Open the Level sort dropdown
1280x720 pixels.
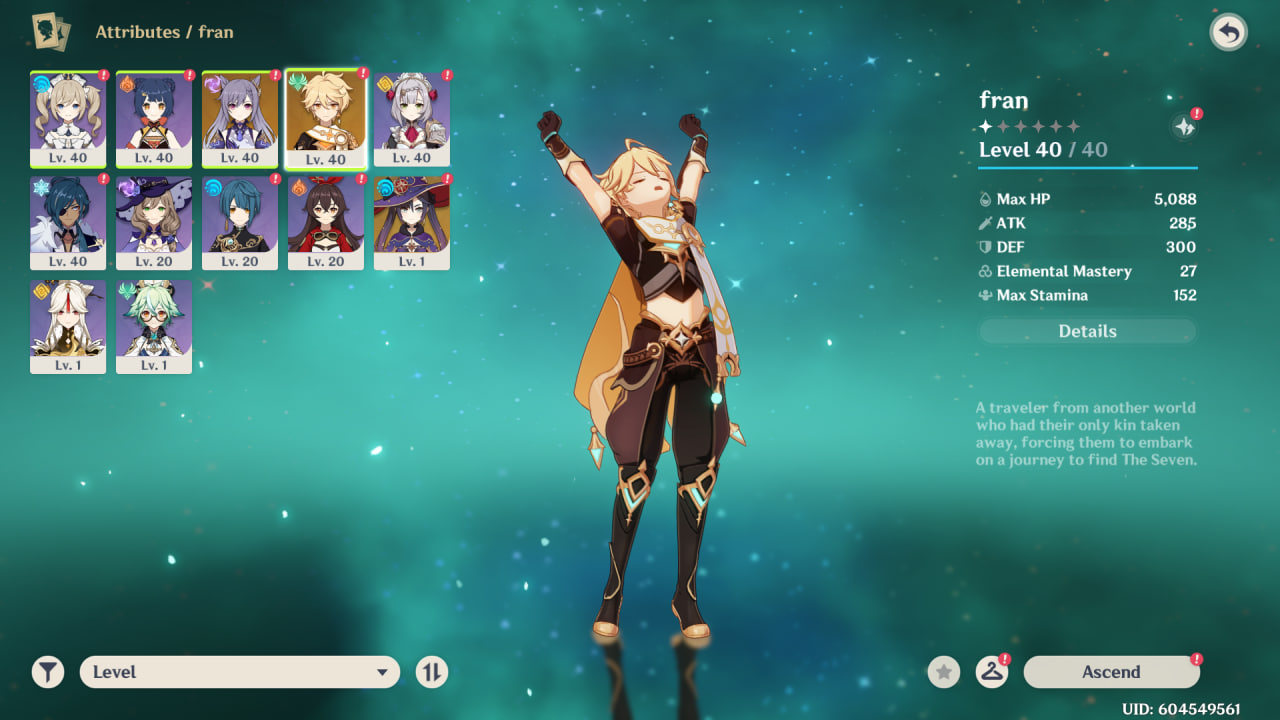(240, 672)
